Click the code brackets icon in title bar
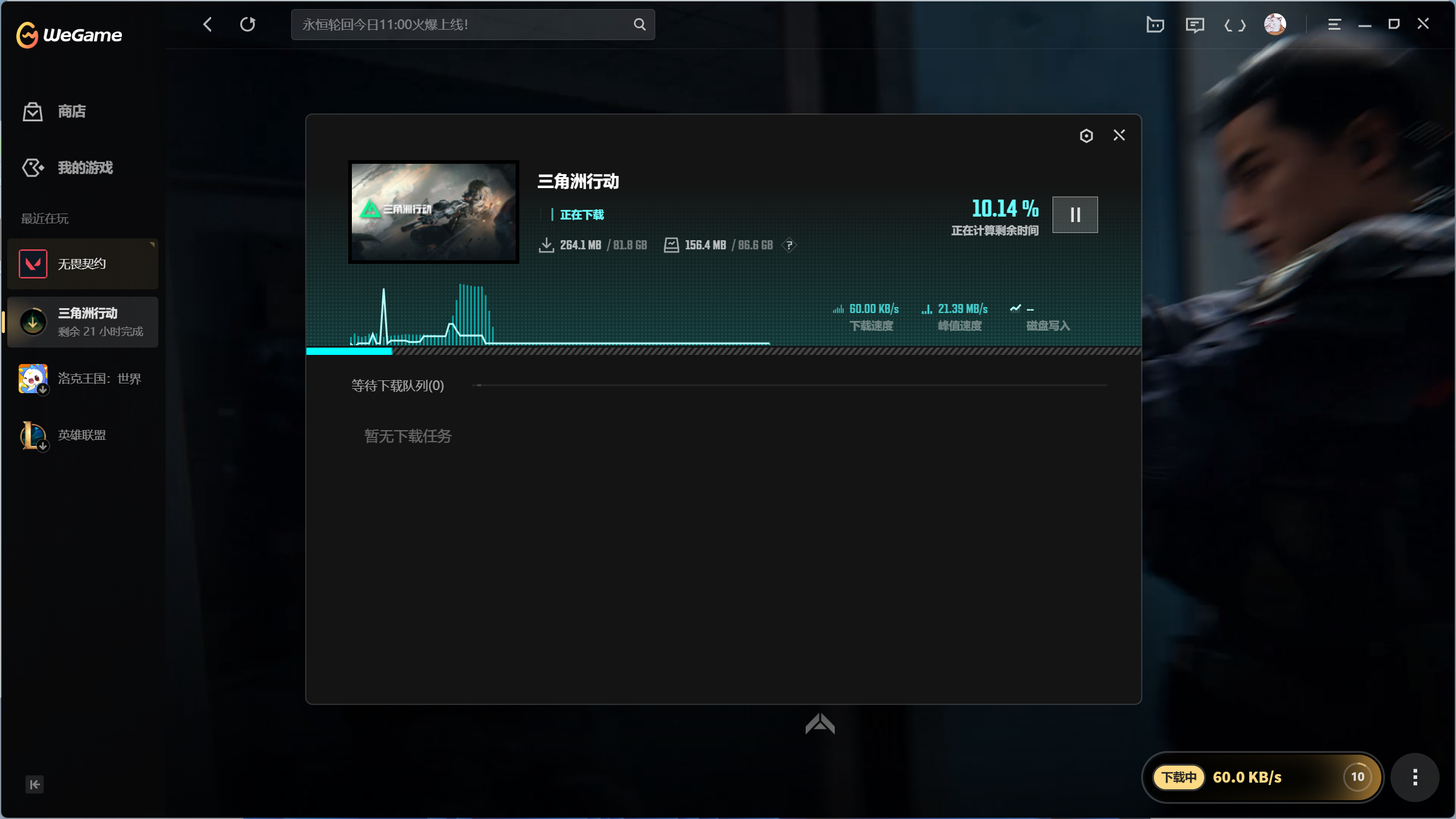 pos(1235,24)
